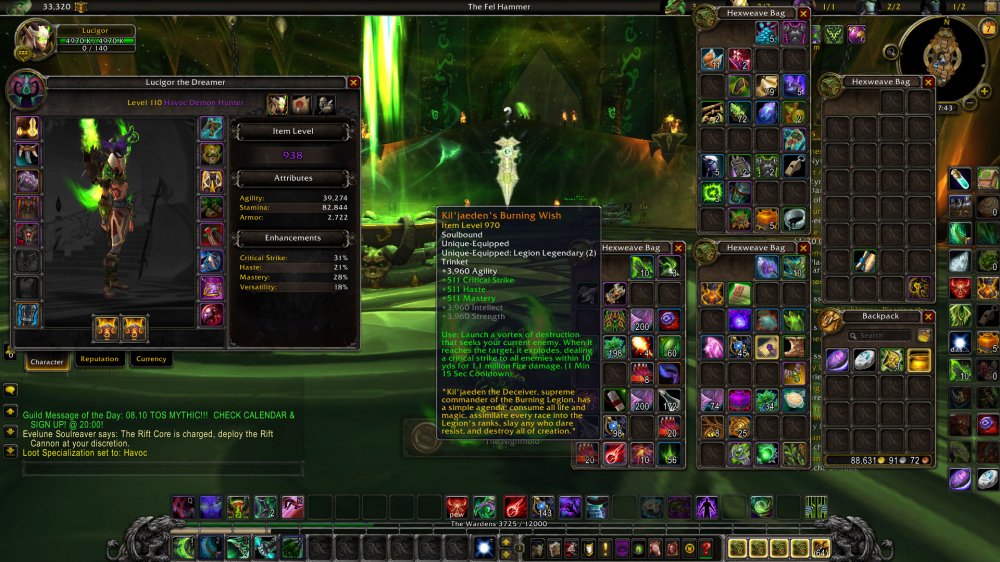Image resolution: width=1000 pixels, height=562 pixels.
Task: Click the red question mark help button
Action: (x=706, y=548)
